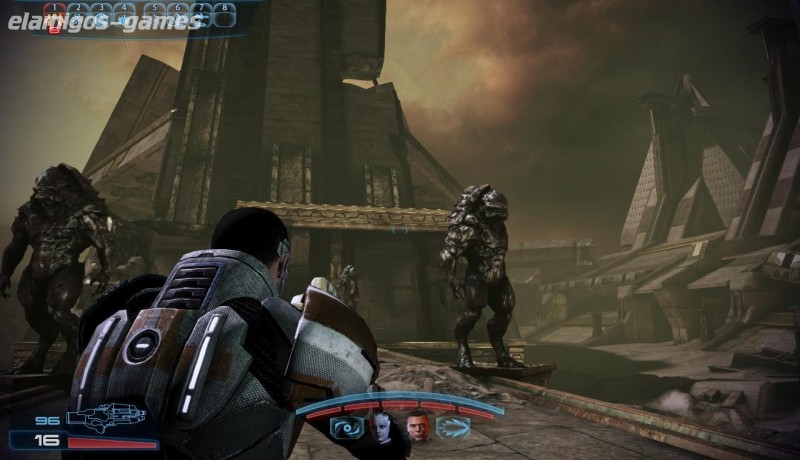
Task: Use the power in quick slot 3
Action: click(101, 15)
